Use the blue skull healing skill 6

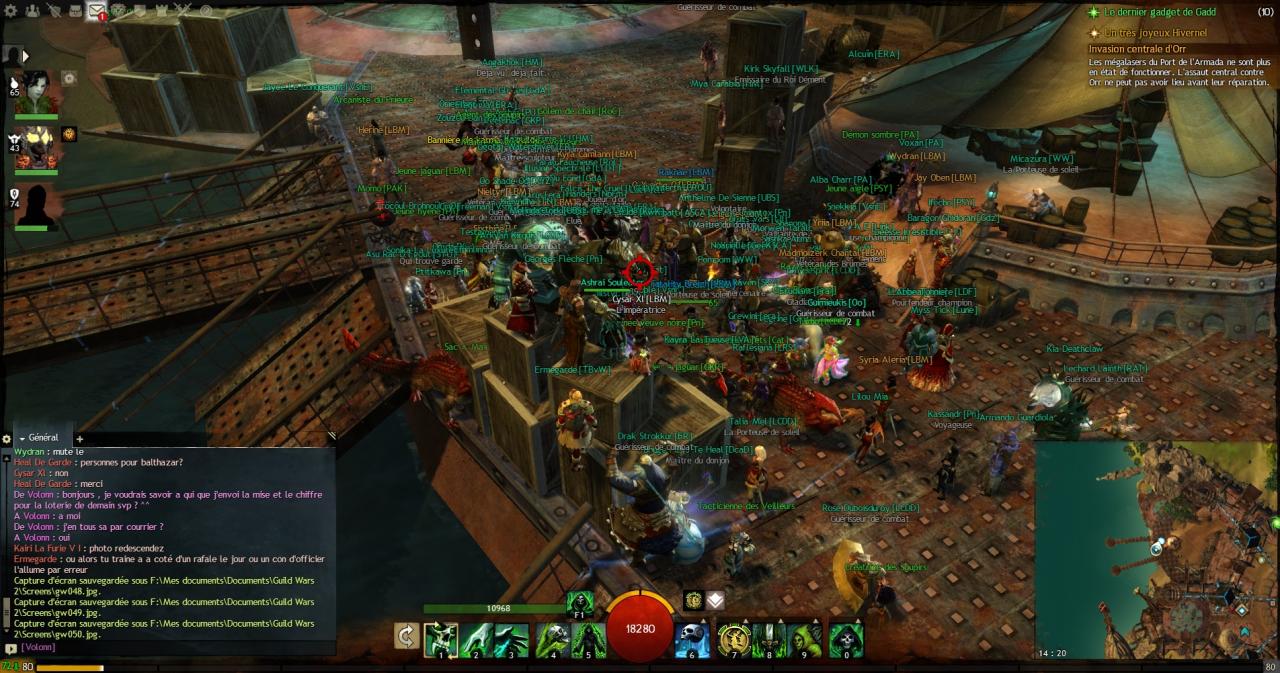[x=692, y=640]
